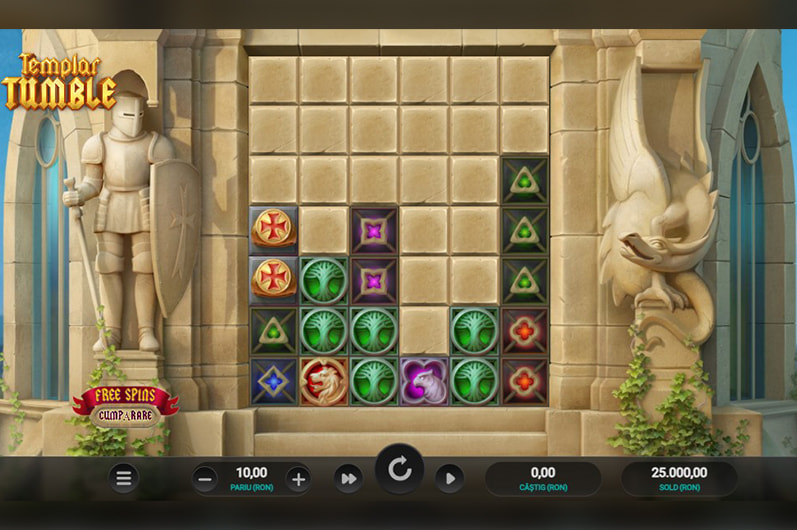
Task: Start autoplay with the play button
Action: click(x=449, y=478)
